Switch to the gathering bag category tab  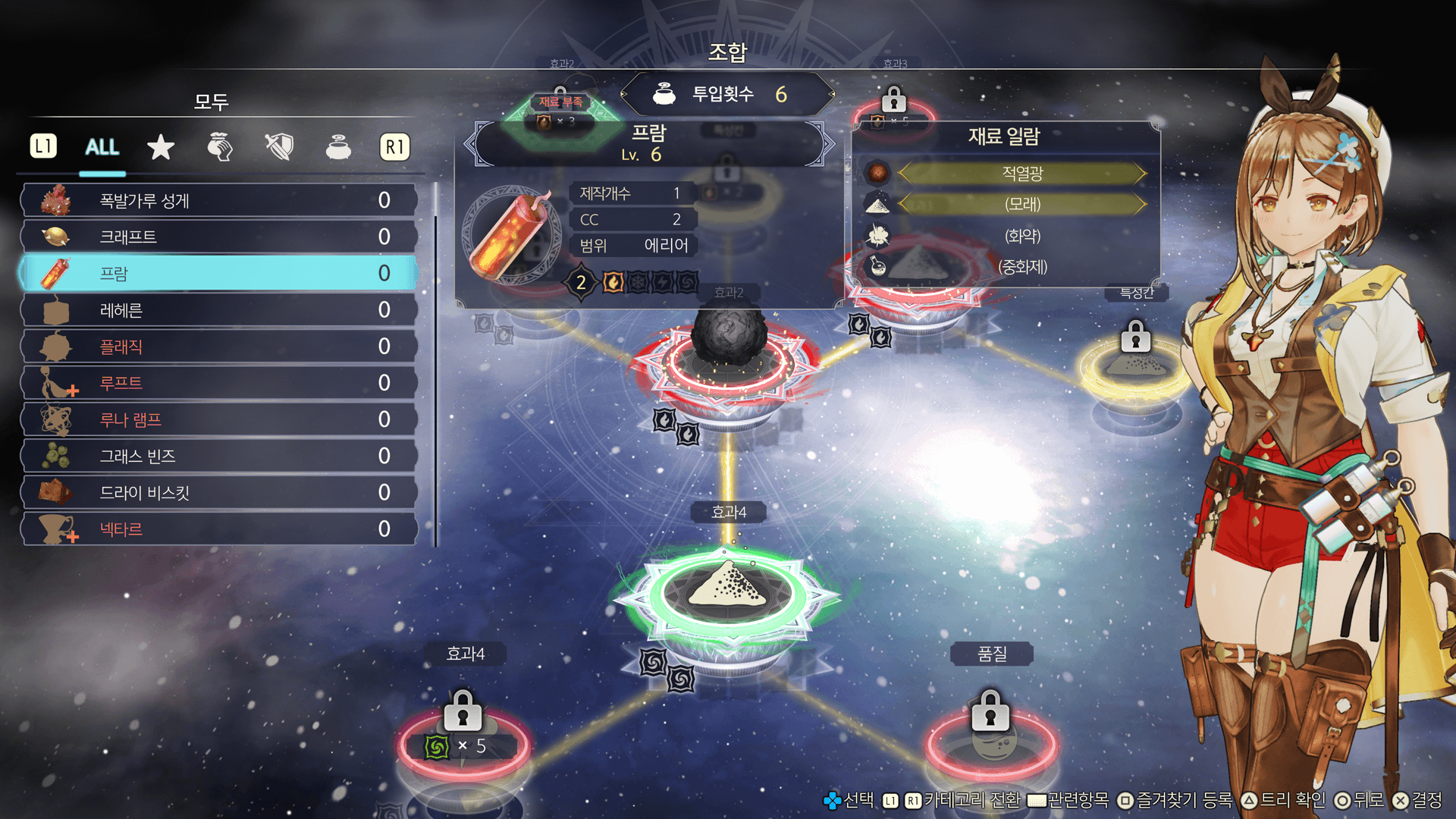tap(220, 146)
